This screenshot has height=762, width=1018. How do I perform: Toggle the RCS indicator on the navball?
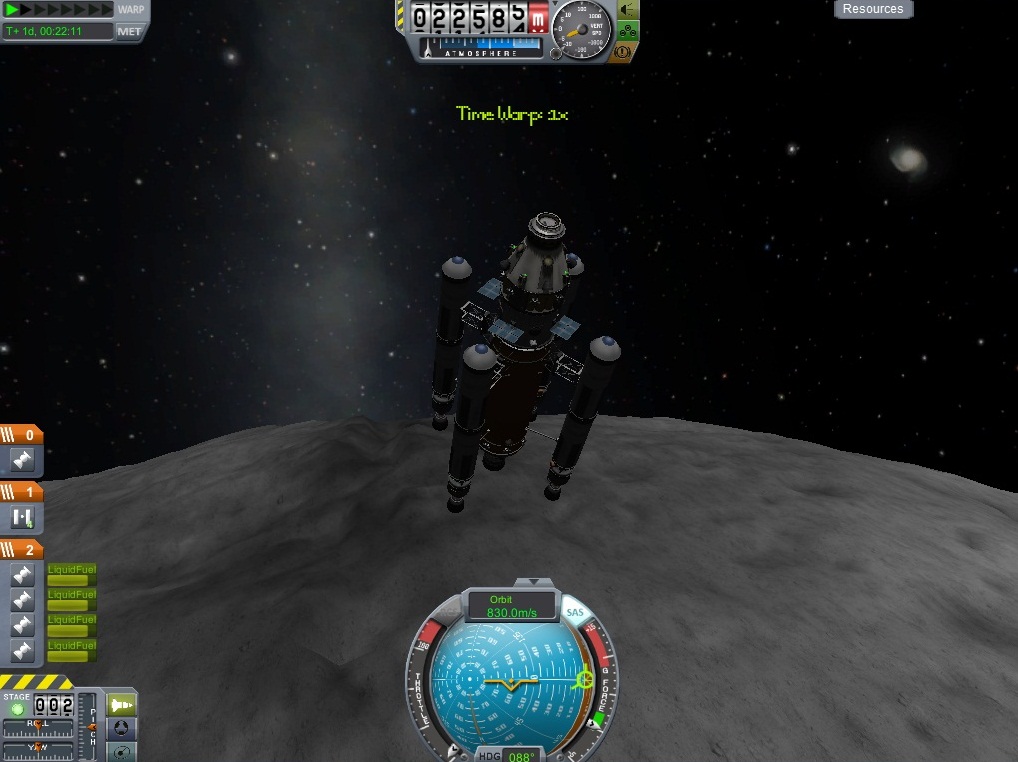click(447, 613)
